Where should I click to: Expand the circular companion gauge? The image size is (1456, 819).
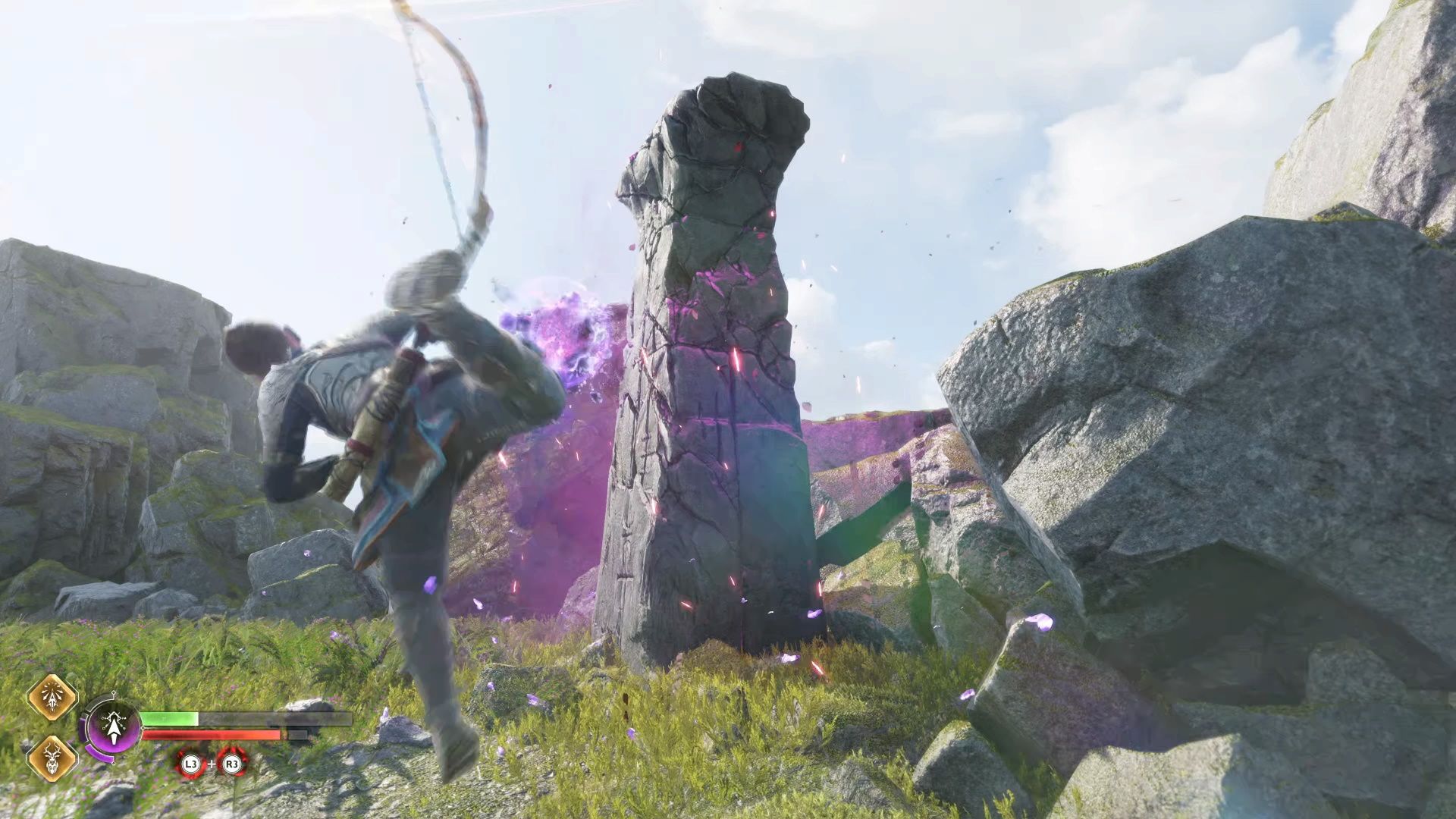[x=114, y=726]
